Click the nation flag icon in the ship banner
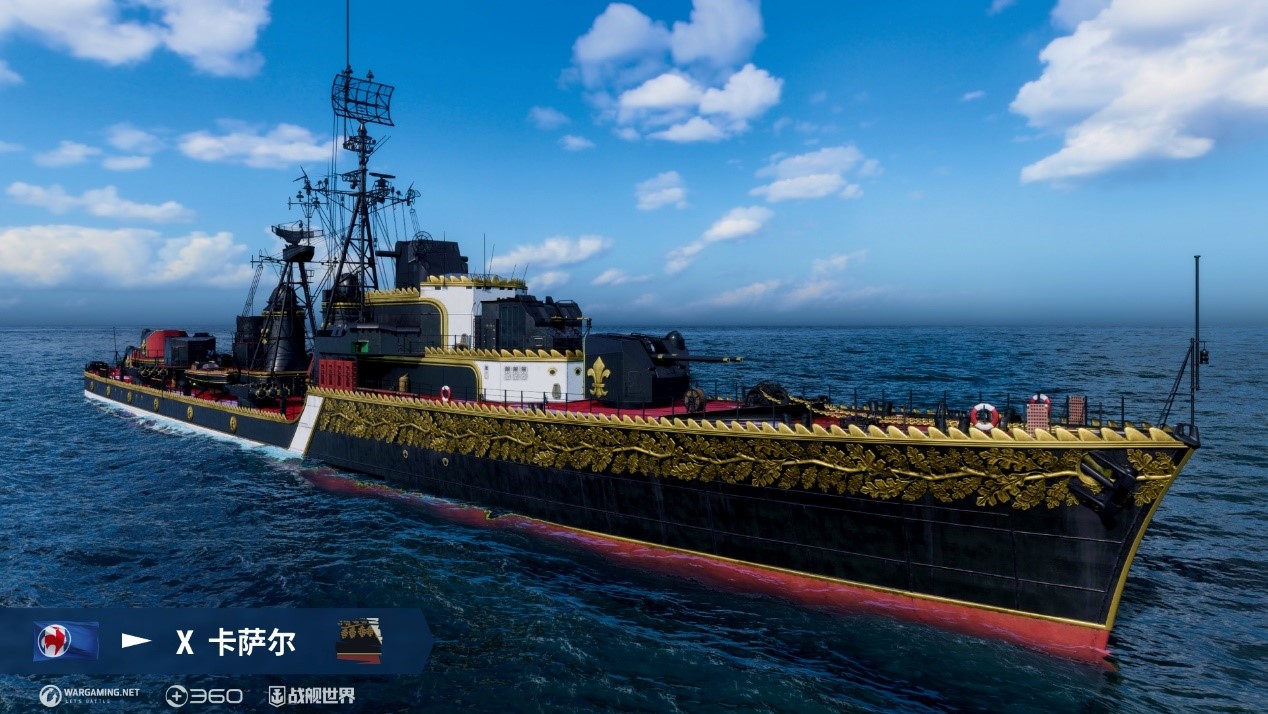This screenshot has height=714, width=1268. point(66,641)
